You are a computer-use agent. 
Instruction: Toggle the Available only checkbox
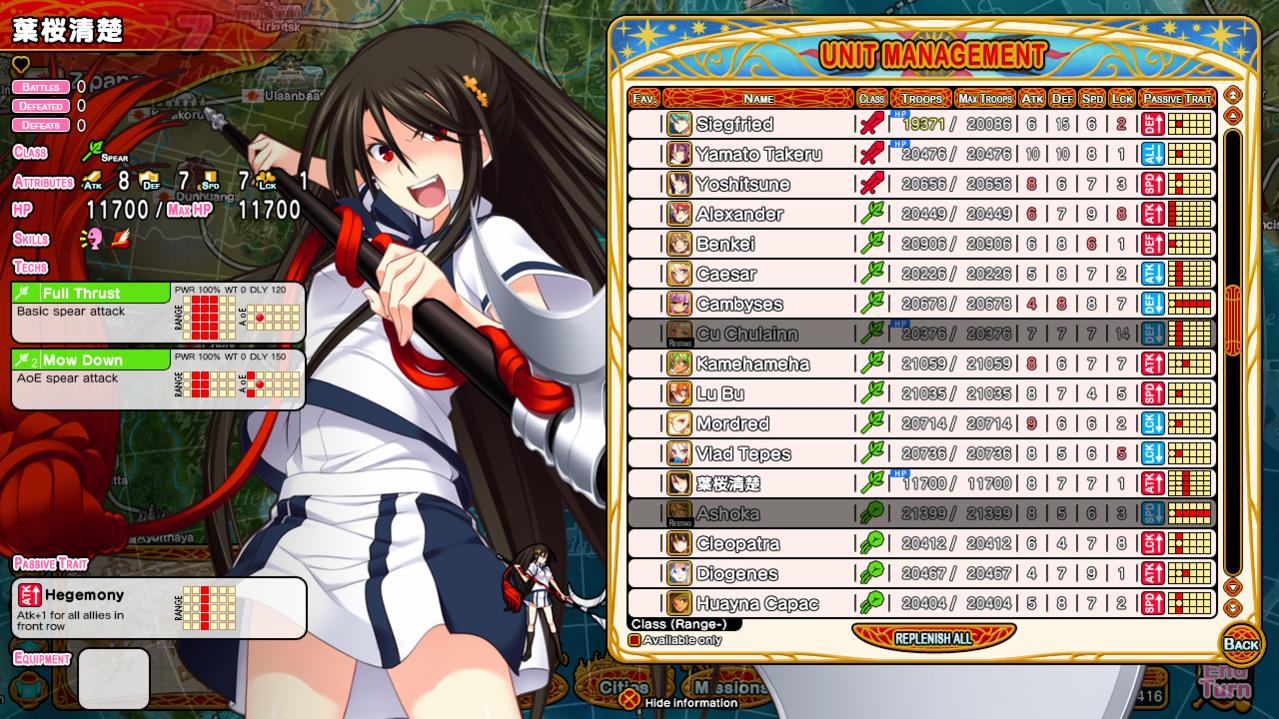634,640
